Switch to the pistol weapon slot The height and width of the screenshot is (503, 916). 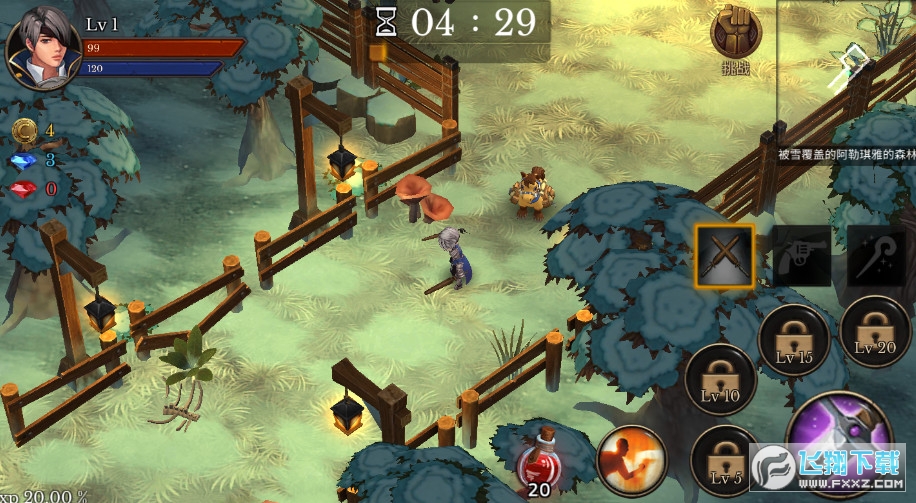coord(801,255)
